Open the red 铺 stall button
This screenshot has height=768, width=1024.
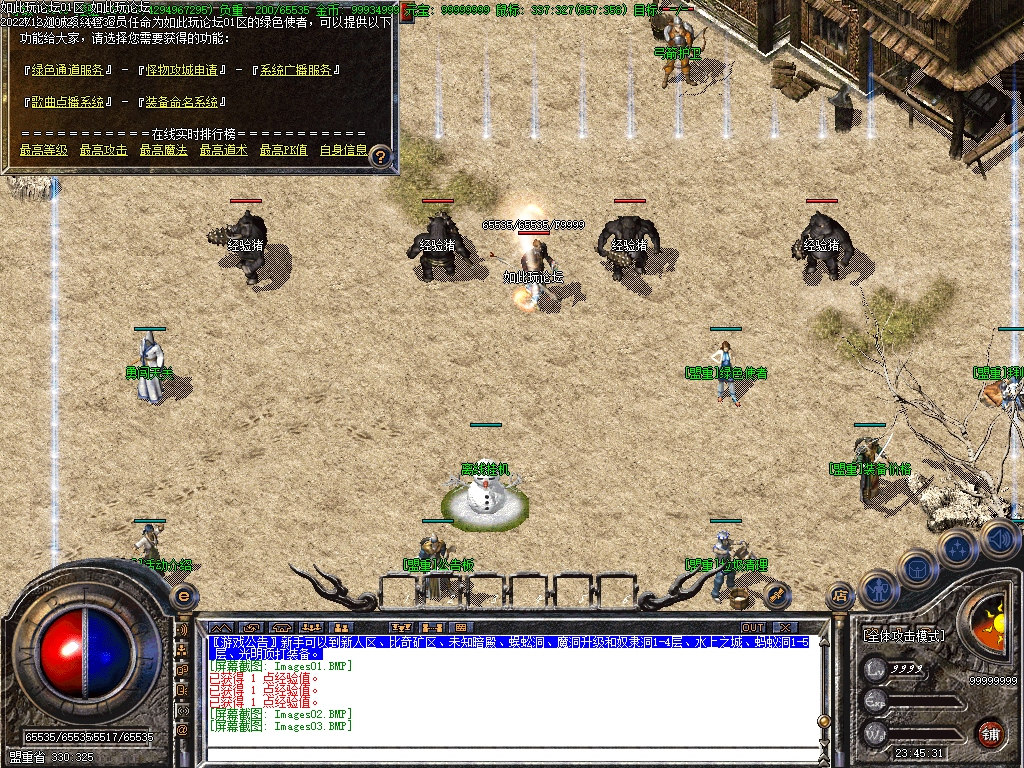tap(990, 733)
